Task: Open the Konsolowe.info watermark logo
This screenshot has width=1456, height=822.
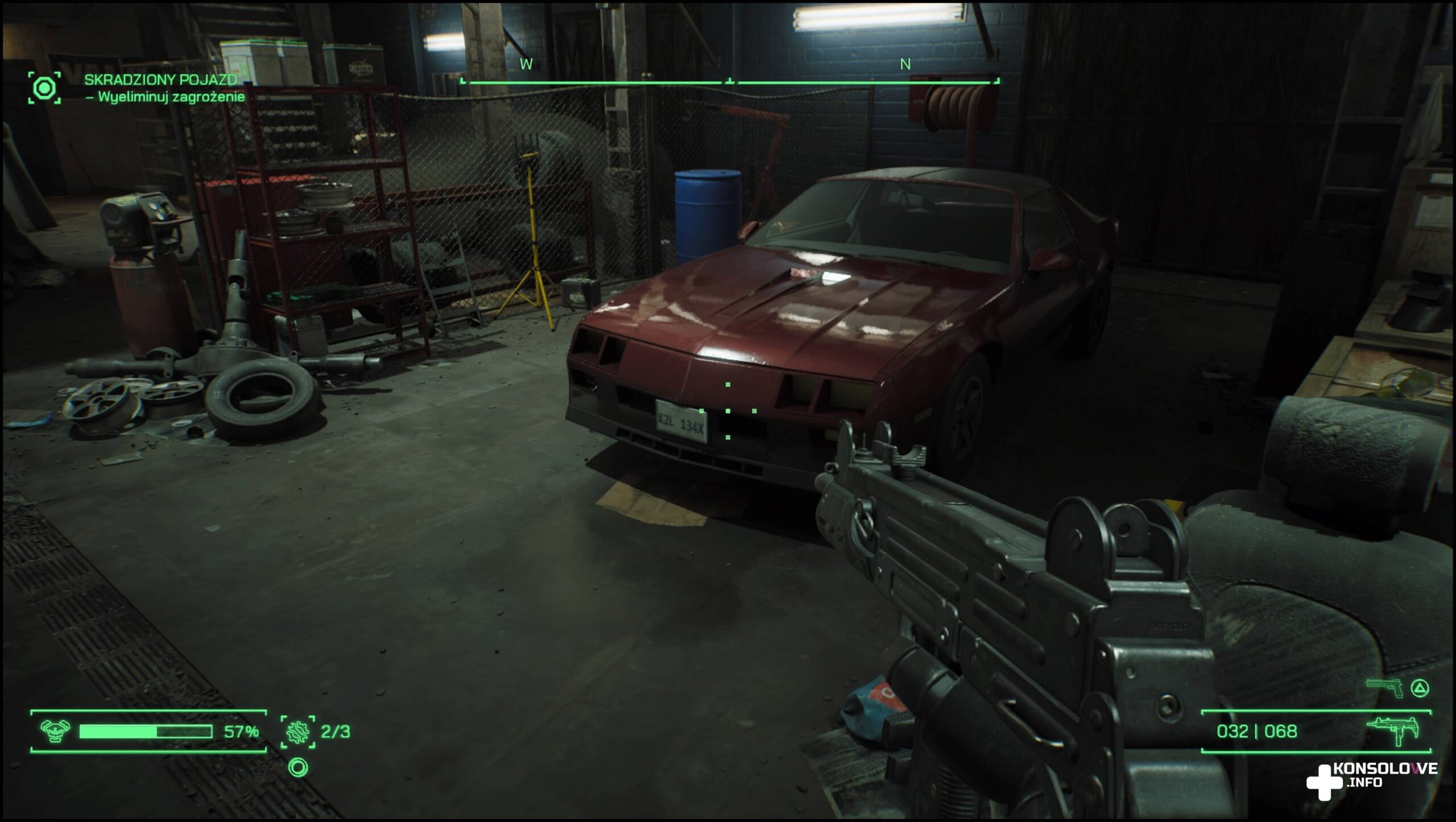Action: [1371, 780]
